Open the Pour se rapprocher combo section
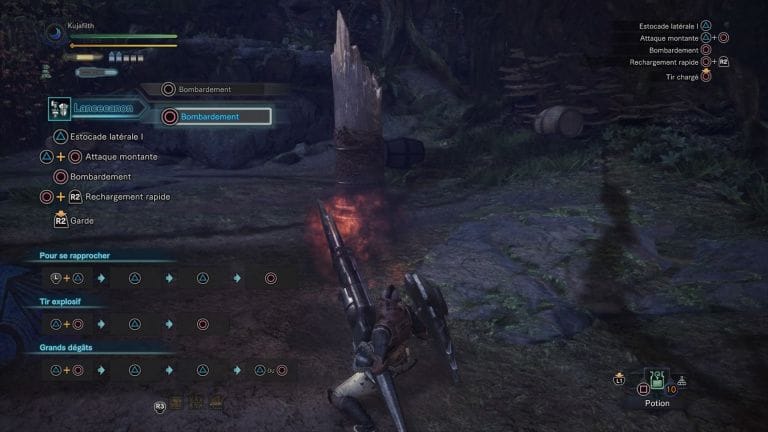Viewport: 768px width, 432px height. coord(75,255)
